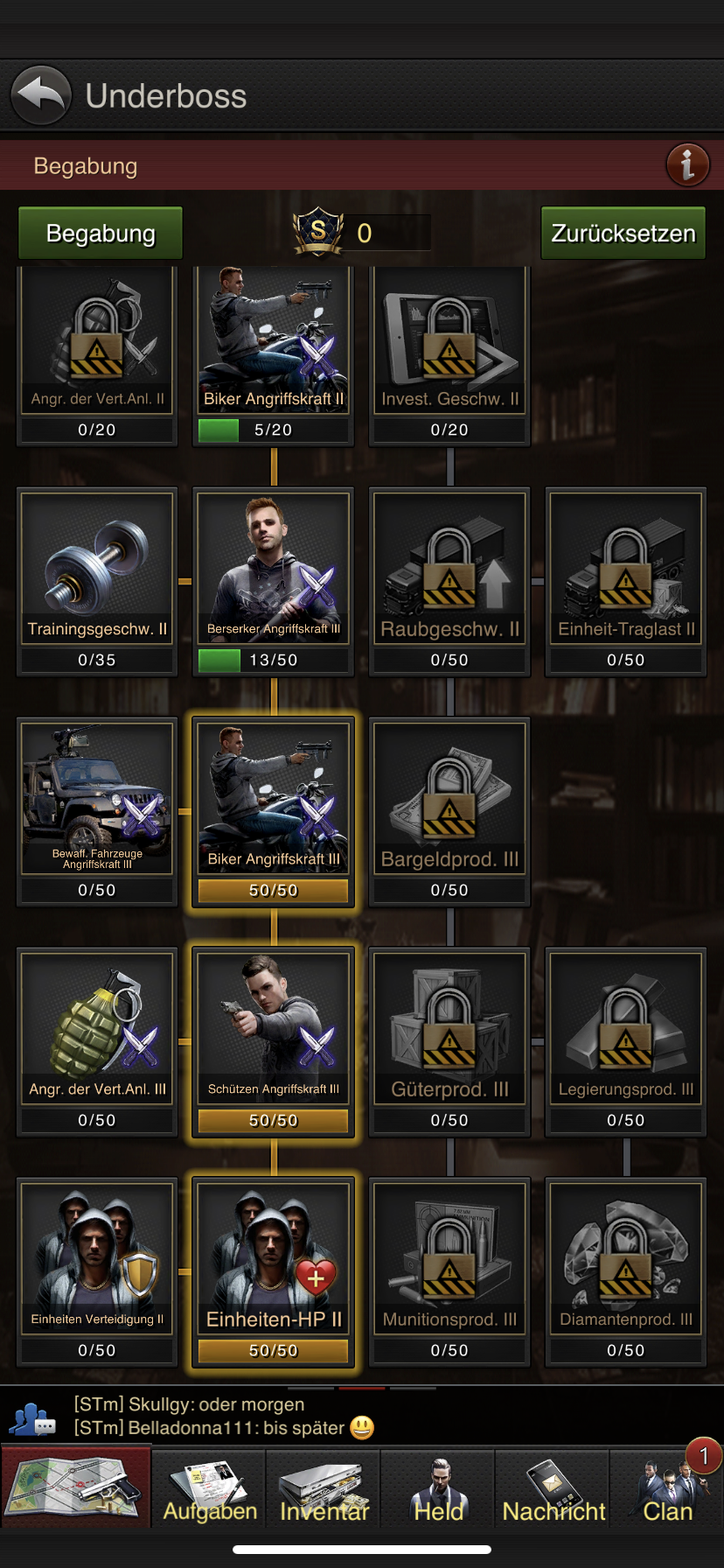The height and width of the screenshot is (1568, 724).
Task: Reset talents with Zurücksetzen
Action: coord(623,234)
